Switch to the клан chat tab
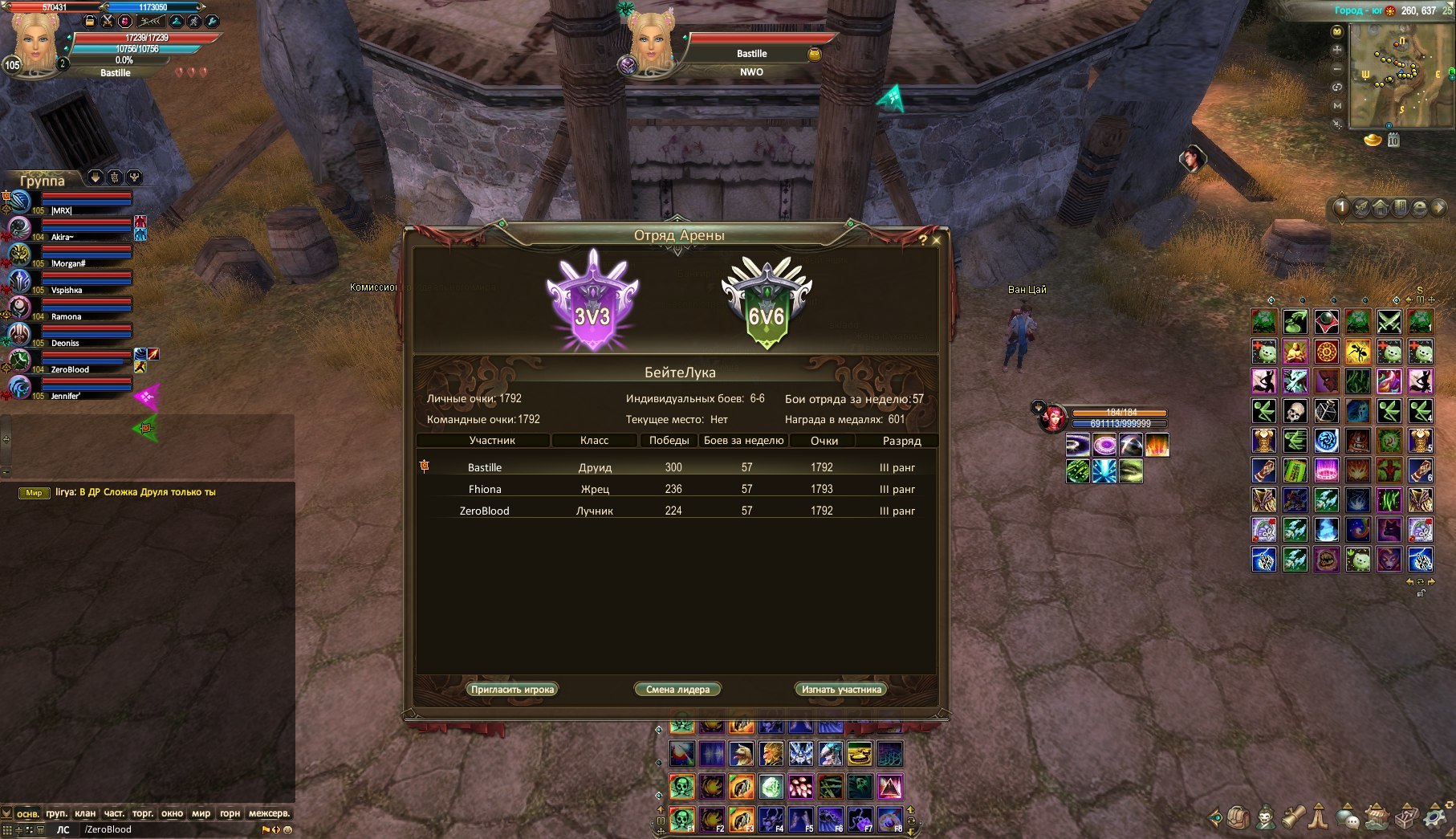The width and height of the screenshot is (1456, 839). [85, 813]
